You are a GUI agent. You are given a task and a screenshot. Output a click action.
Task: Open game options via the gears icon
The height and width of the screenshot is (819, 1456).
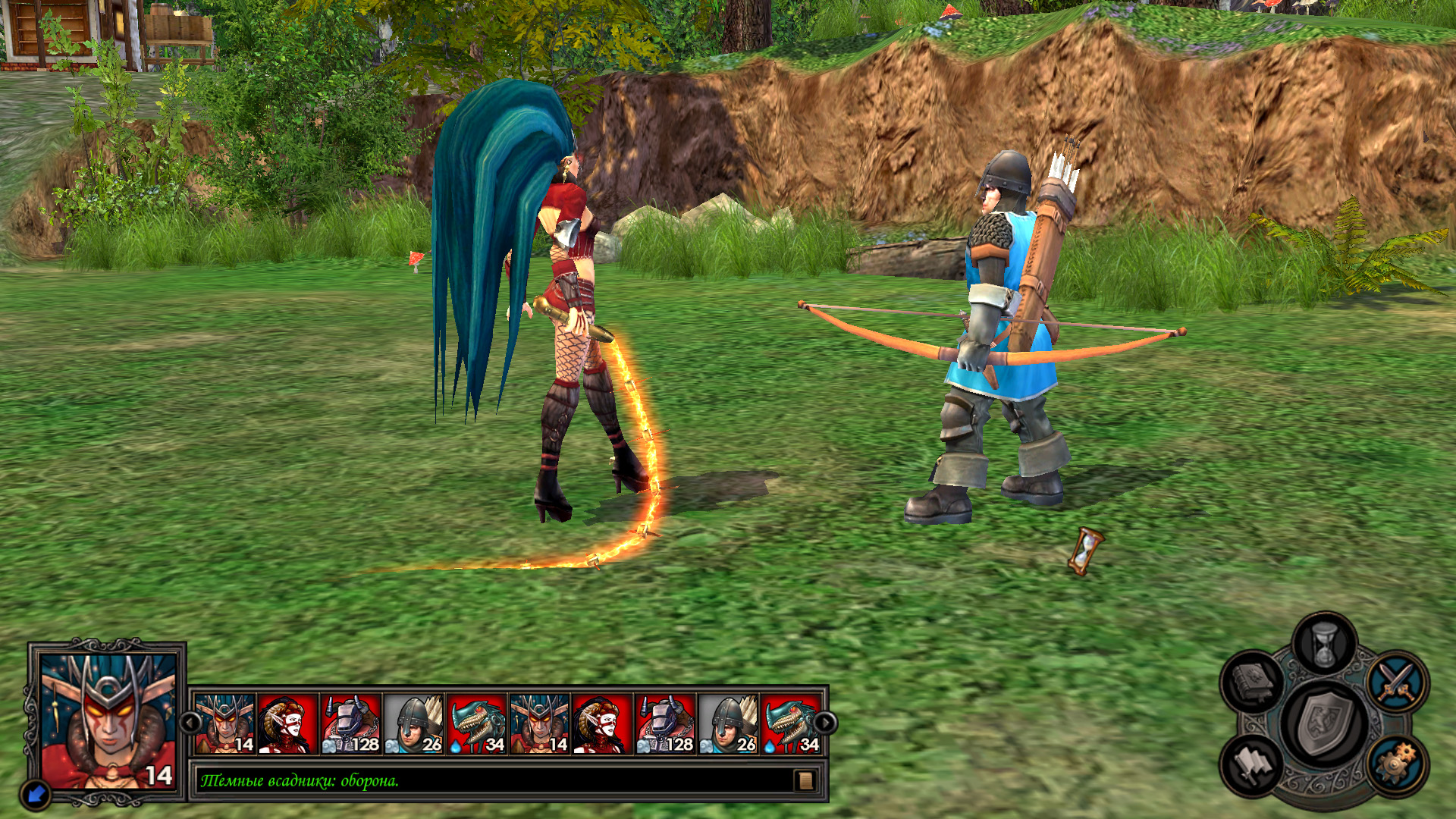pos(1397,764)
